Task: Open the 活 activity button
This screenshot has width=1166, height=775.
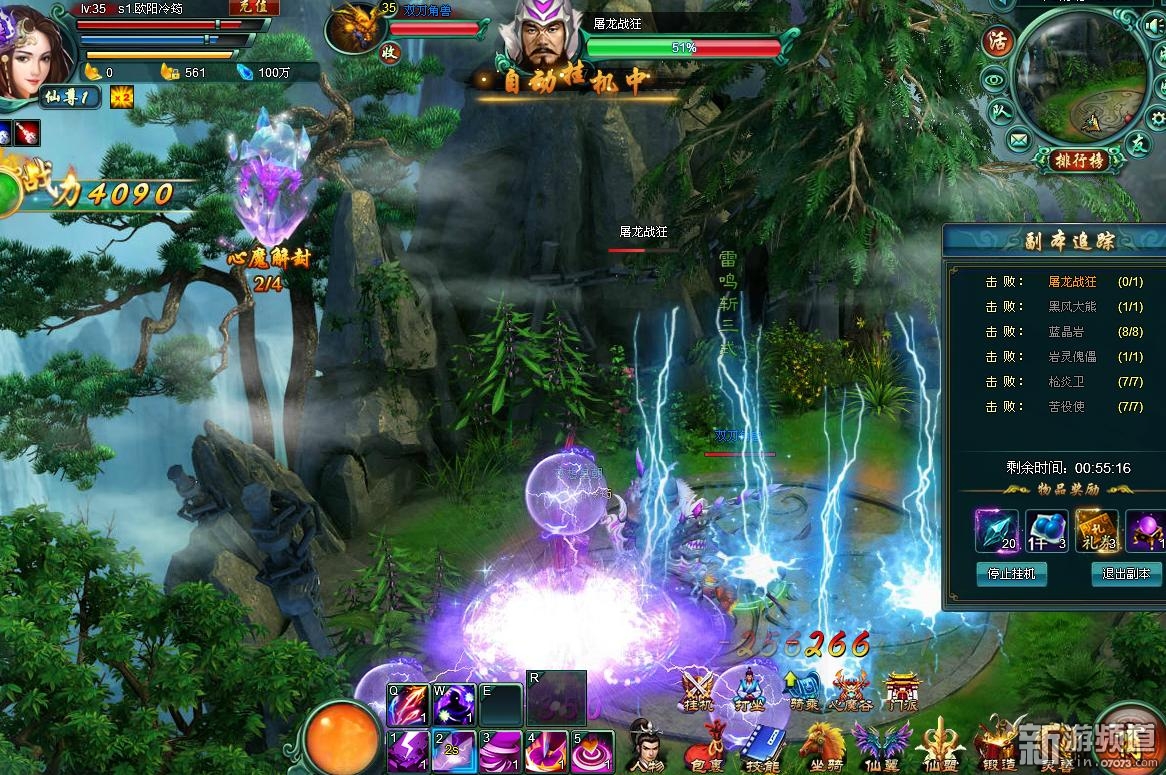Action: (997, 41)
